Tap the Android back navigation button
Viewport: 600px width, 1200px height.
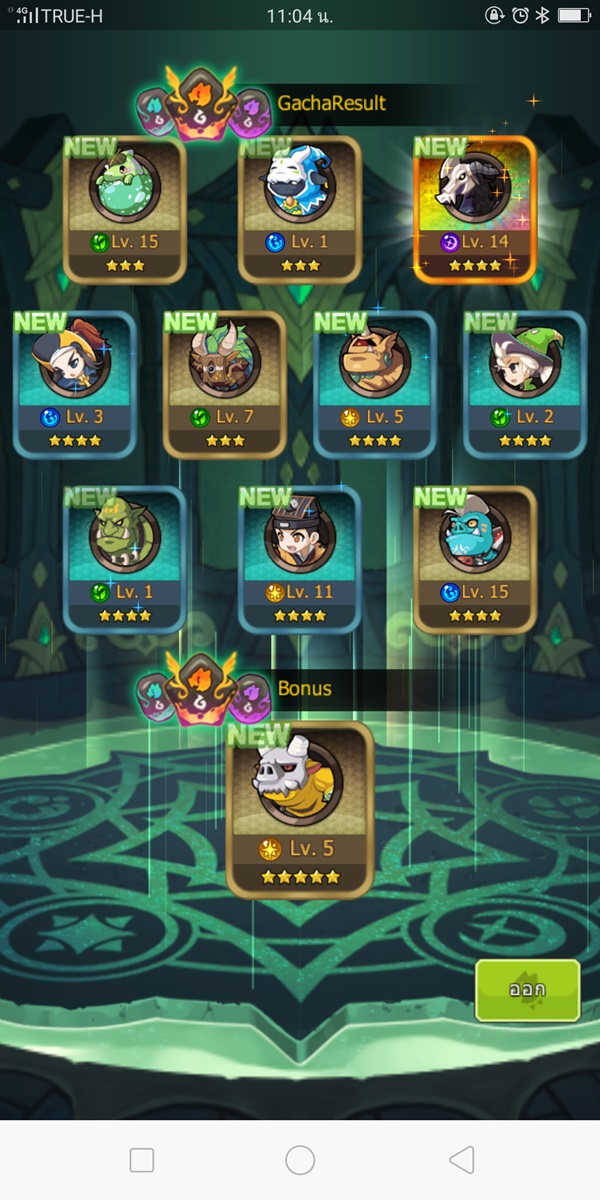(x=461, y=1160)
